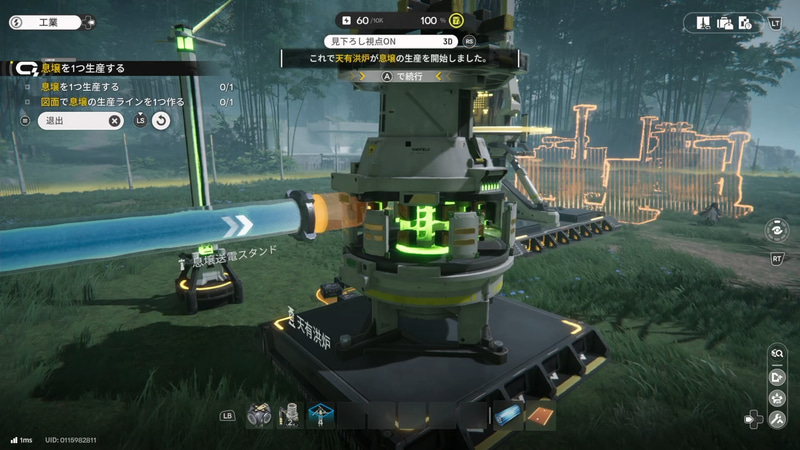Select the blue conveyor pipe hotbar slot
The image size is (800, 450).
(508, 414)
